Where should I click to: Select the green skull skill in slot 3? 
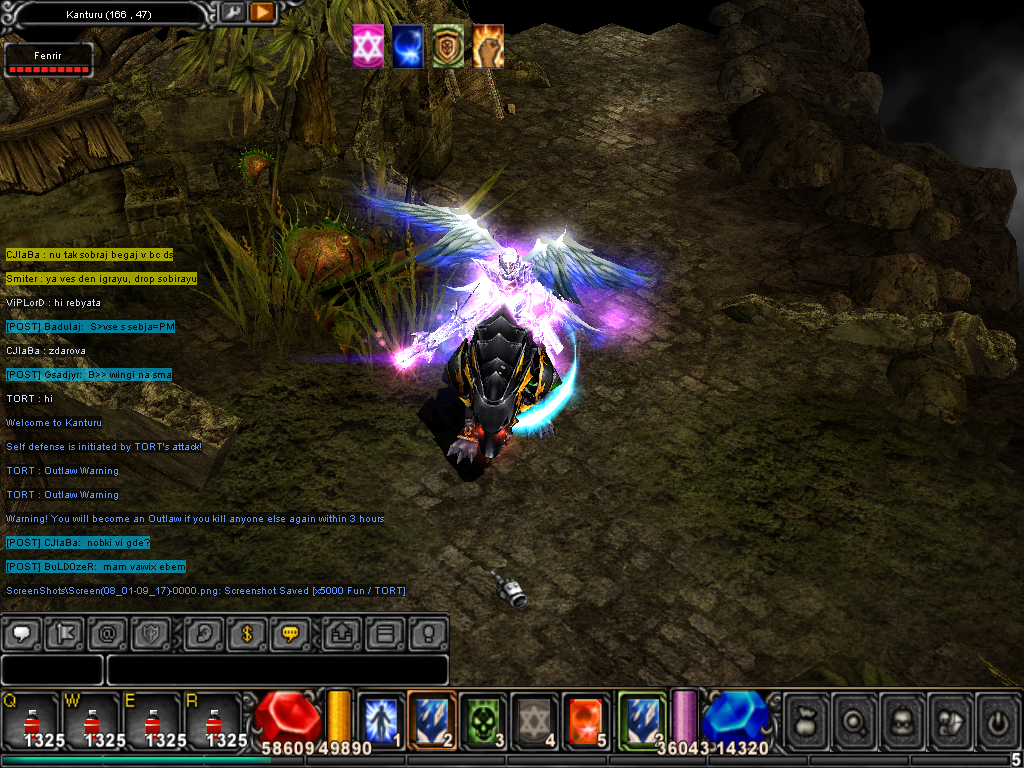[485, 719]
